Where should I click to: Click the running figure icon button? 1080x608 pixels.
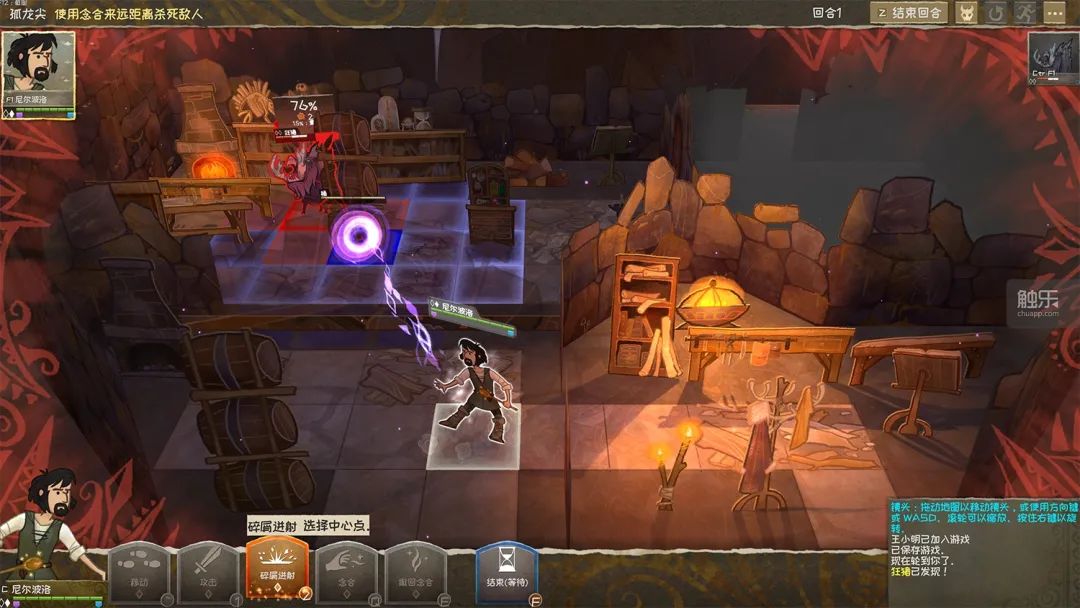click(x=1024, y=13)
